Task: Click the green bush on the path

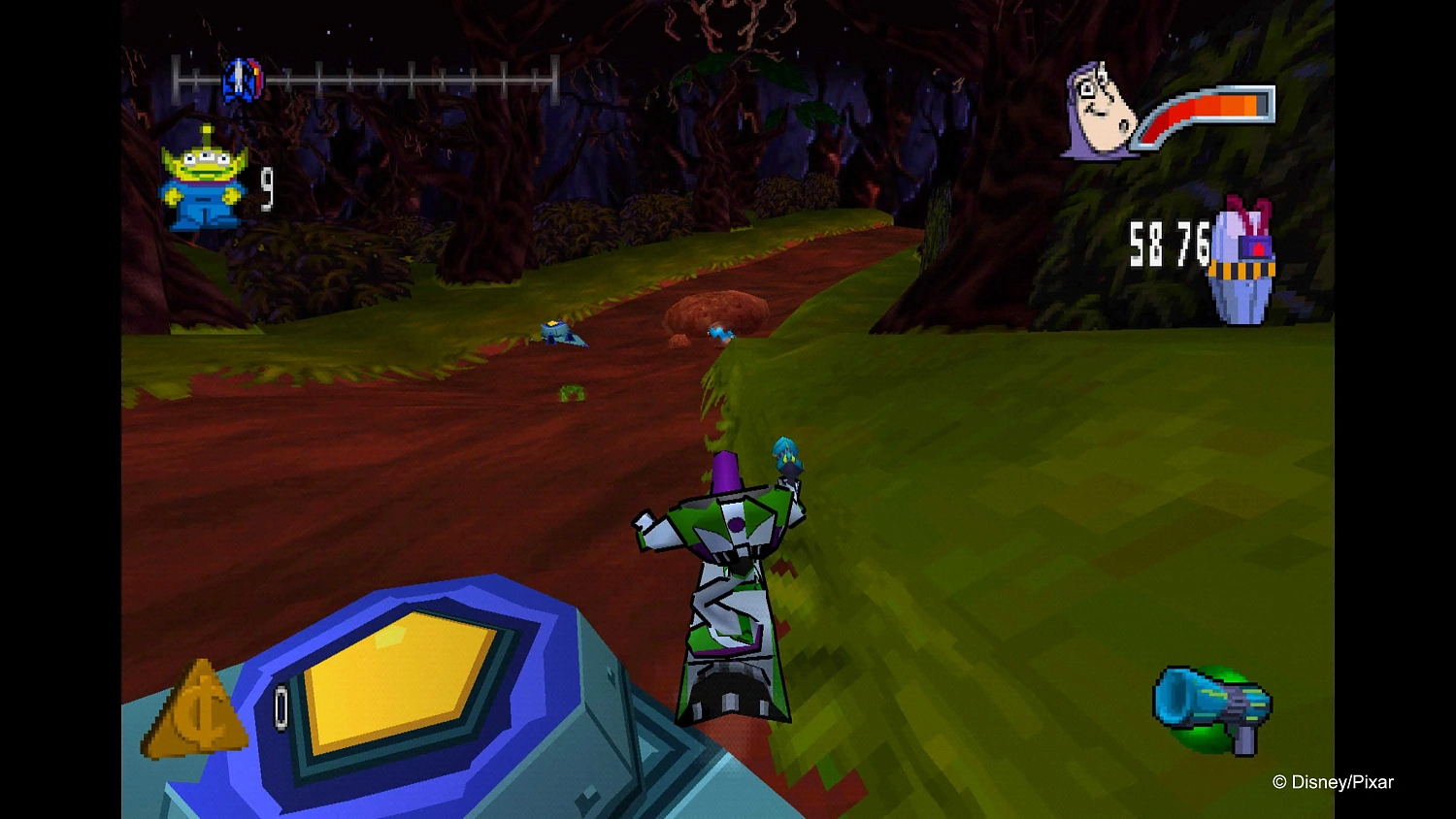Action: pos(573,392)
